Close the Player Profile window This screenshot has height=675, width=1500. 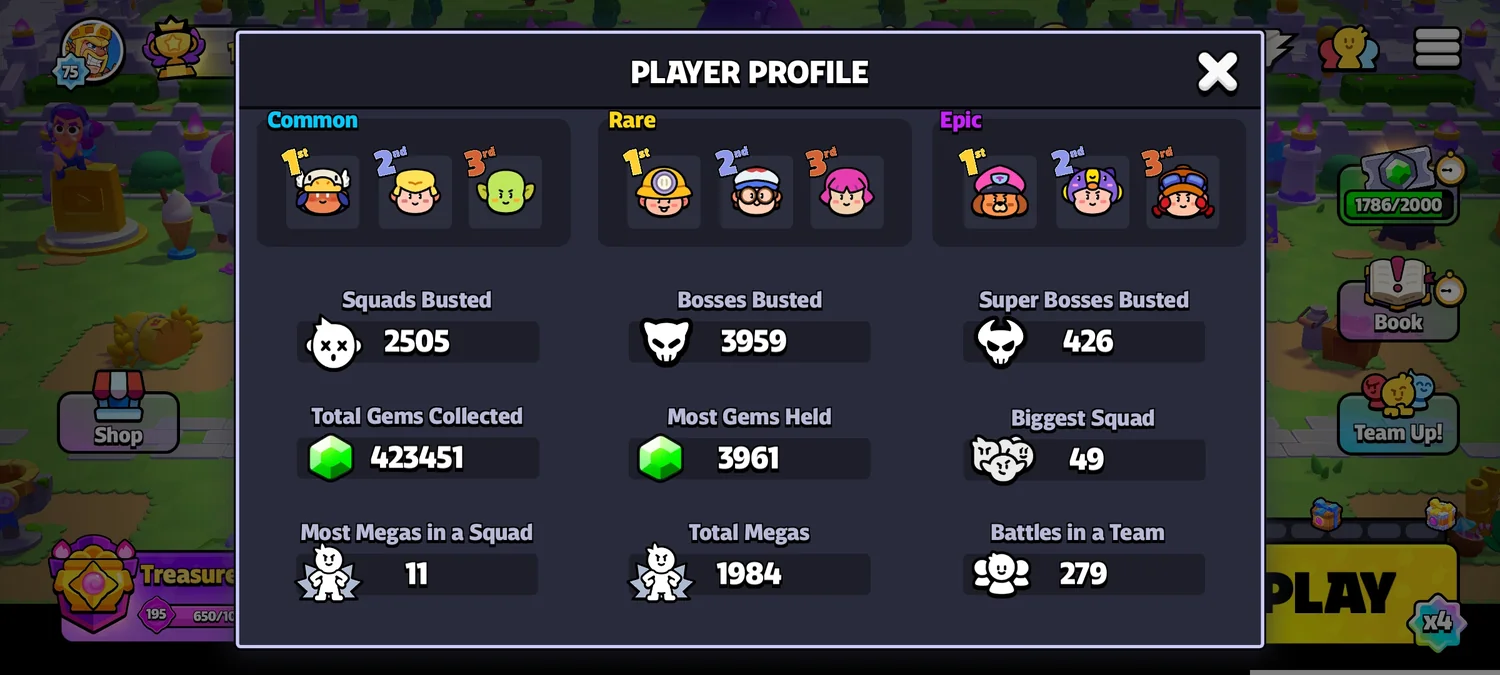[1217, 72]
